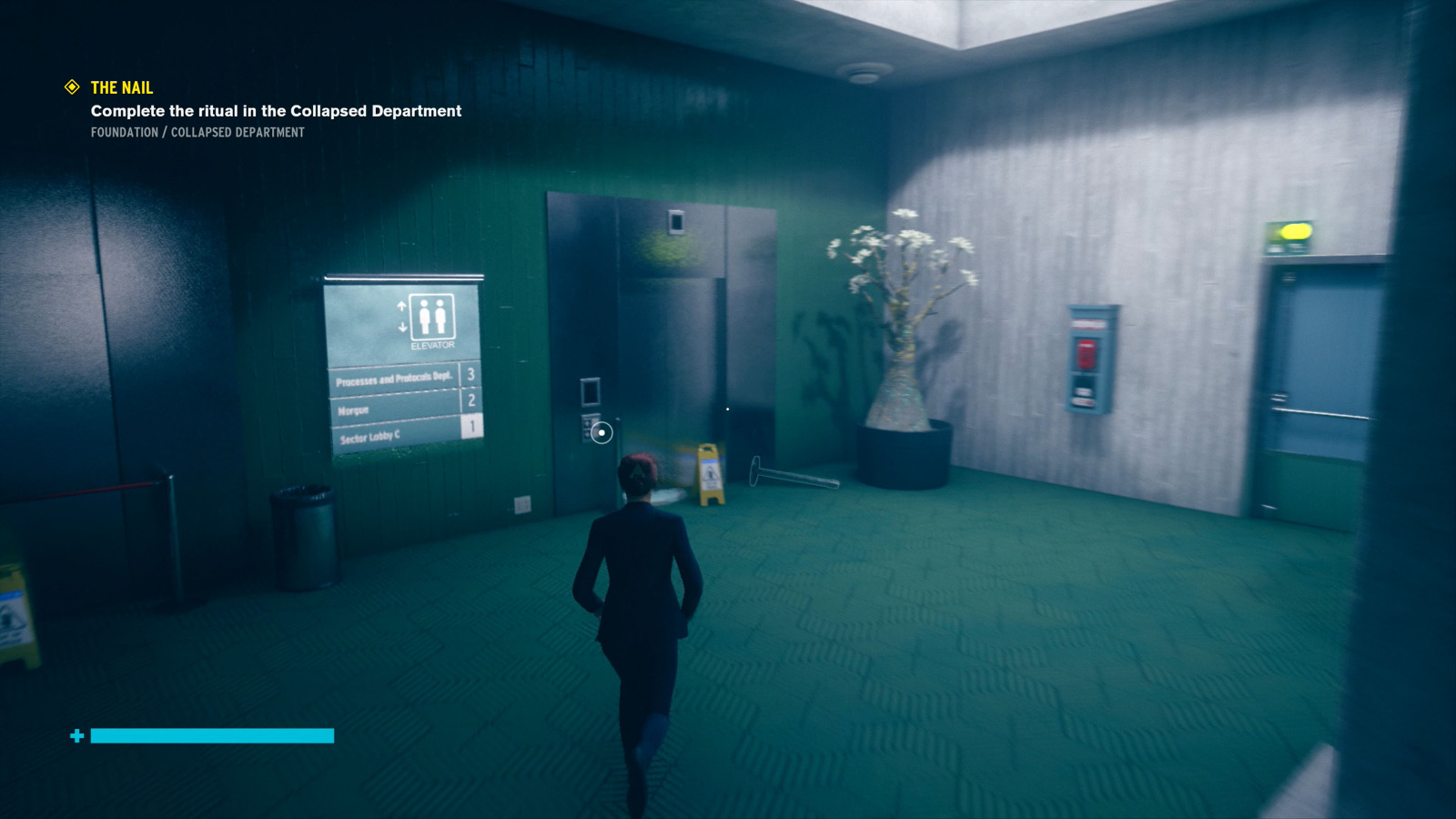Viewport: 1456px width, 819px height.
Task: Click the highlighted floor 1 indicator
Action: pos(474,424)
